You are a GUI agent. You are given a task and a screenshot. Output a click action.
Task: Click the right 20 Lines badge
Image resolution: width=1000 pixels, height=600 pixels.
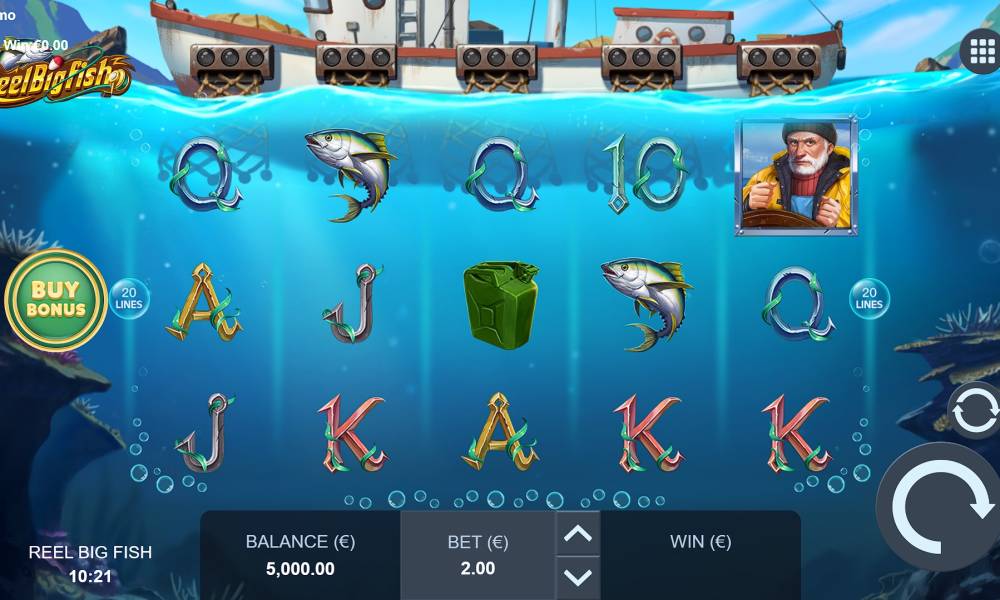coord(869,298)
